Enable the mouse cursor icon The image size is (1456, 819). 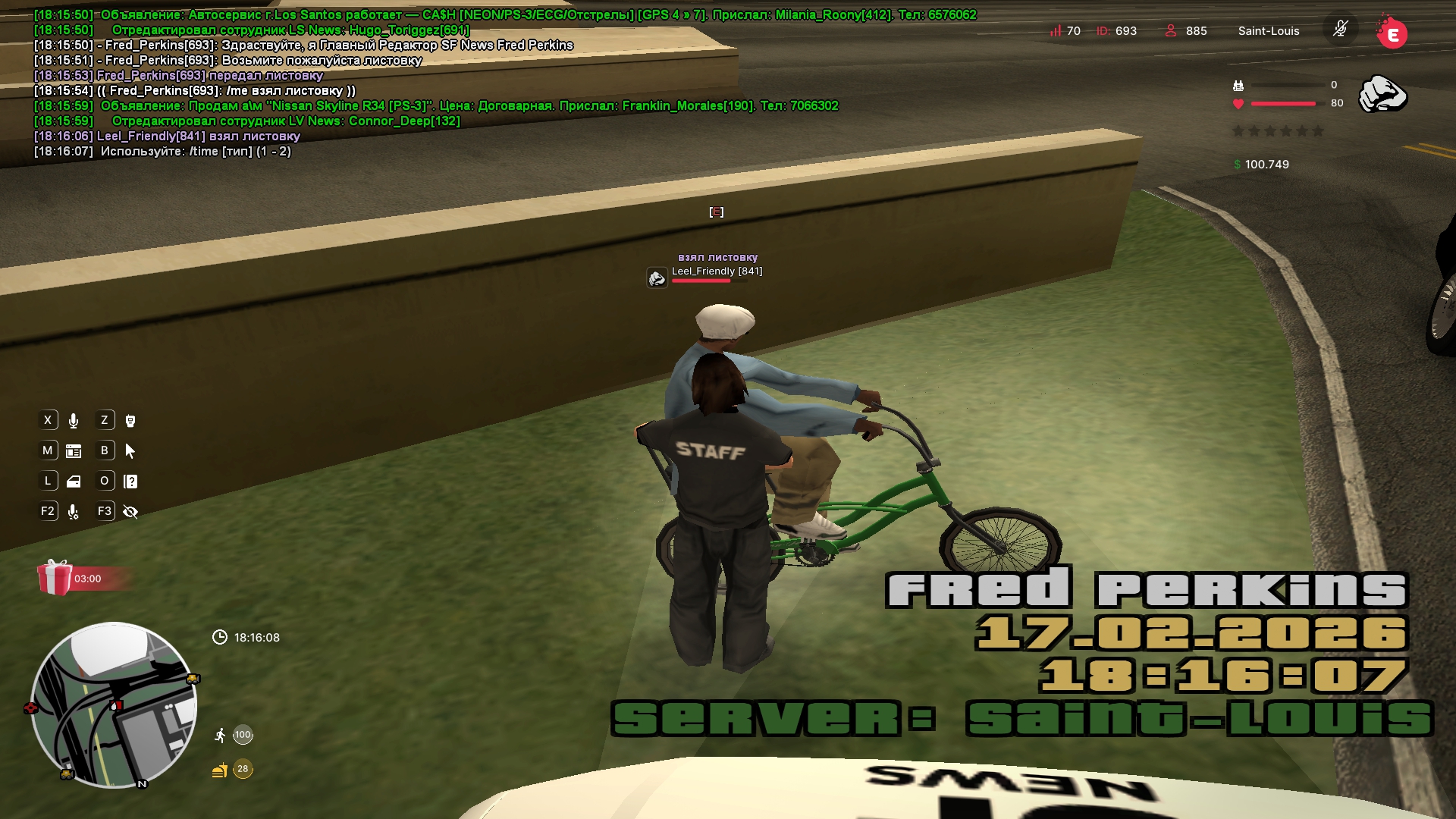click(x=130, y=451)
